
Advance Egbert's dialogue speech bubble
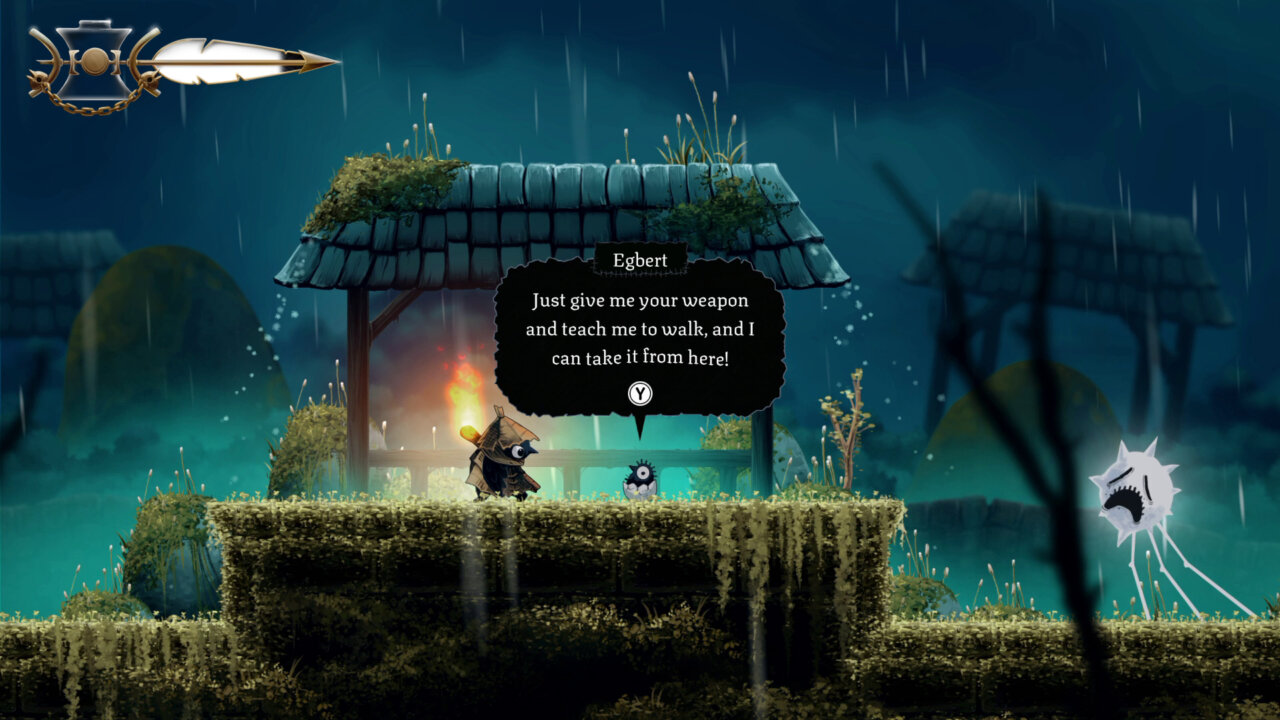tap(640, 394)
